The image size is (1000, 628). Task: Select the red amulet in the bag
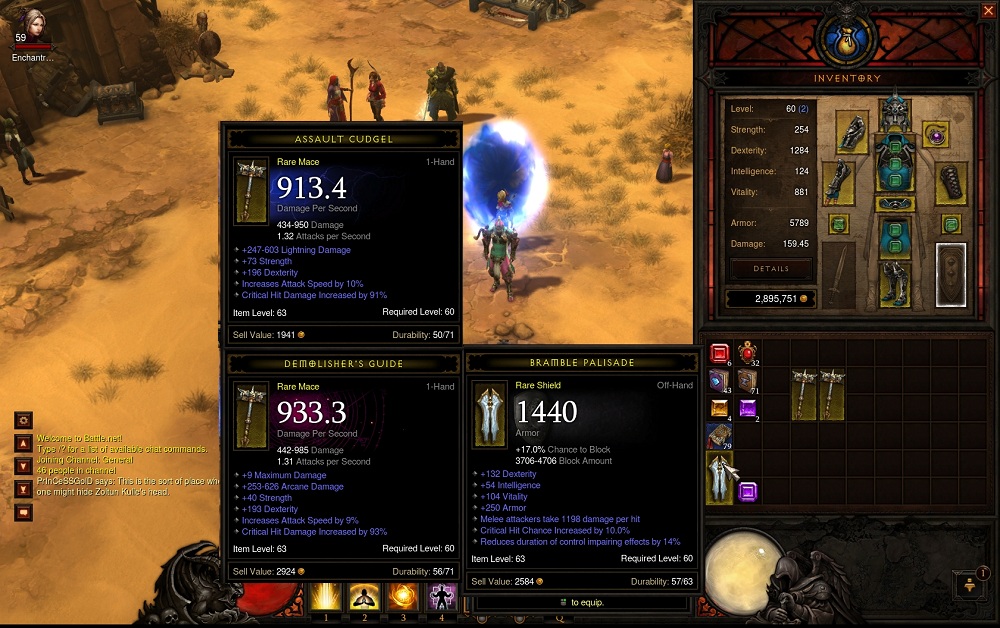(x=747, y=353)
